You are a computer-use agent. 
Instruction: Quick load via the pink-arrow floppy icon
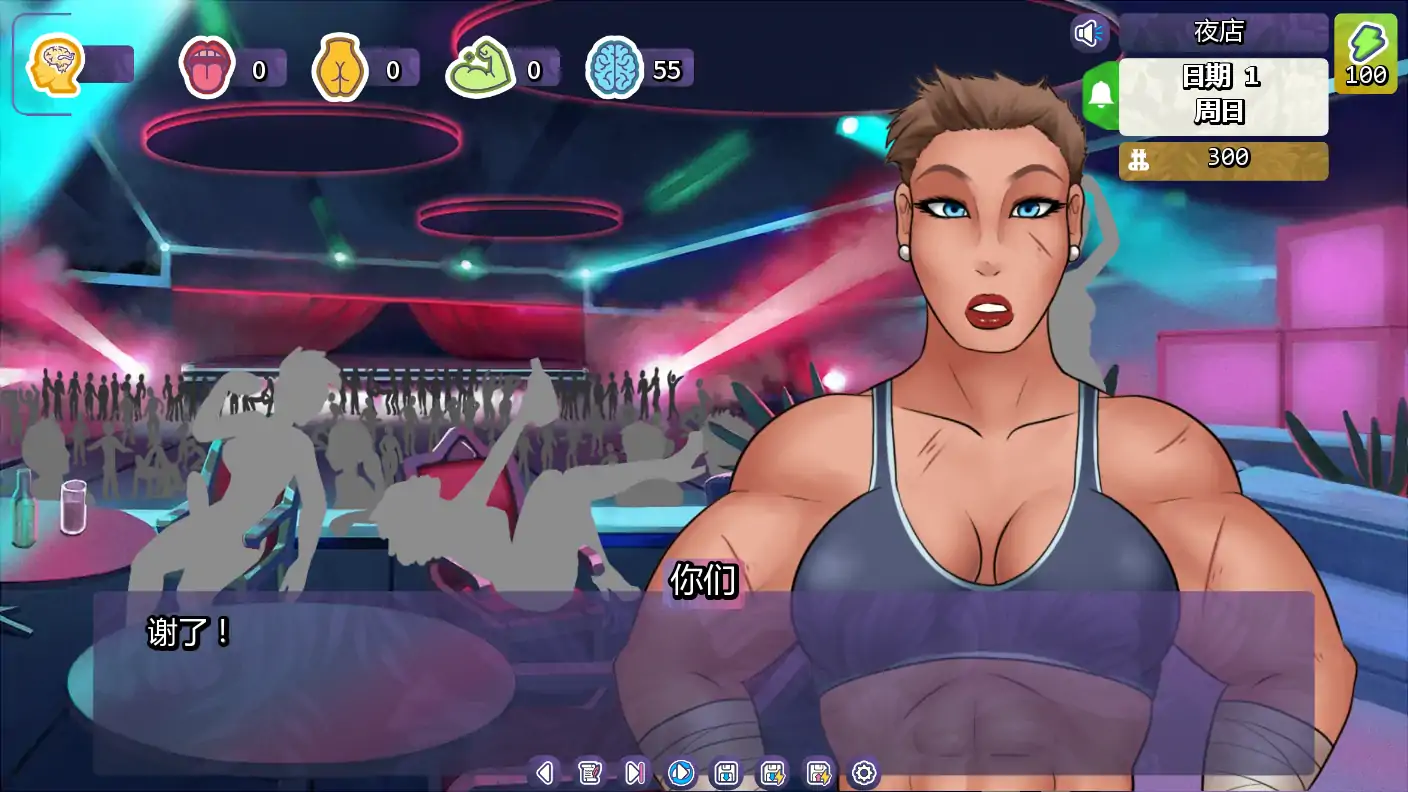coord(821,773)
